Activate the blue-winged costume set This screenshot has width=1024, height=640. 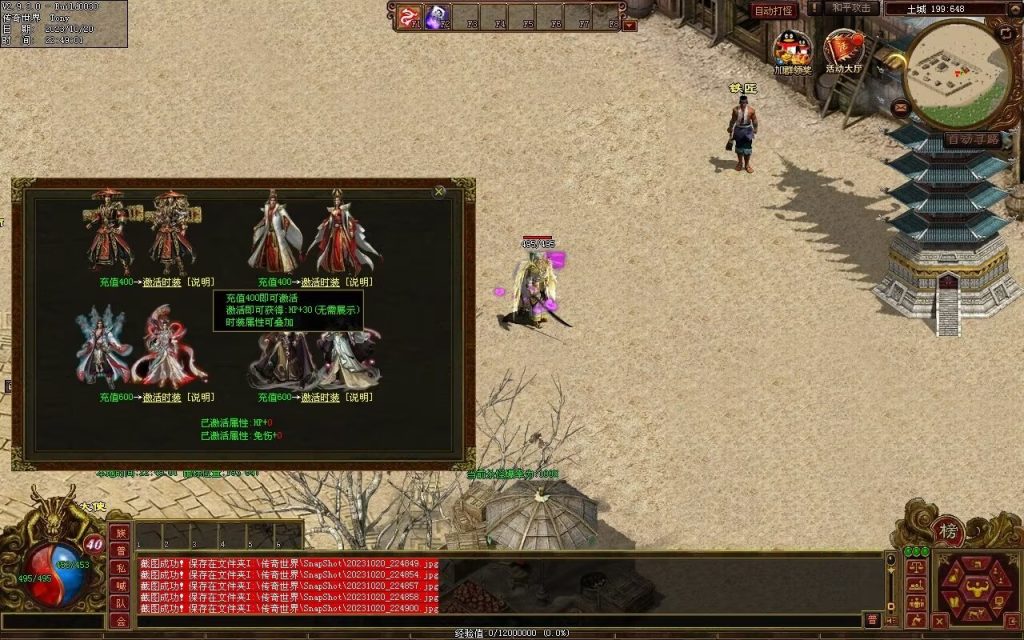[161, 397]
